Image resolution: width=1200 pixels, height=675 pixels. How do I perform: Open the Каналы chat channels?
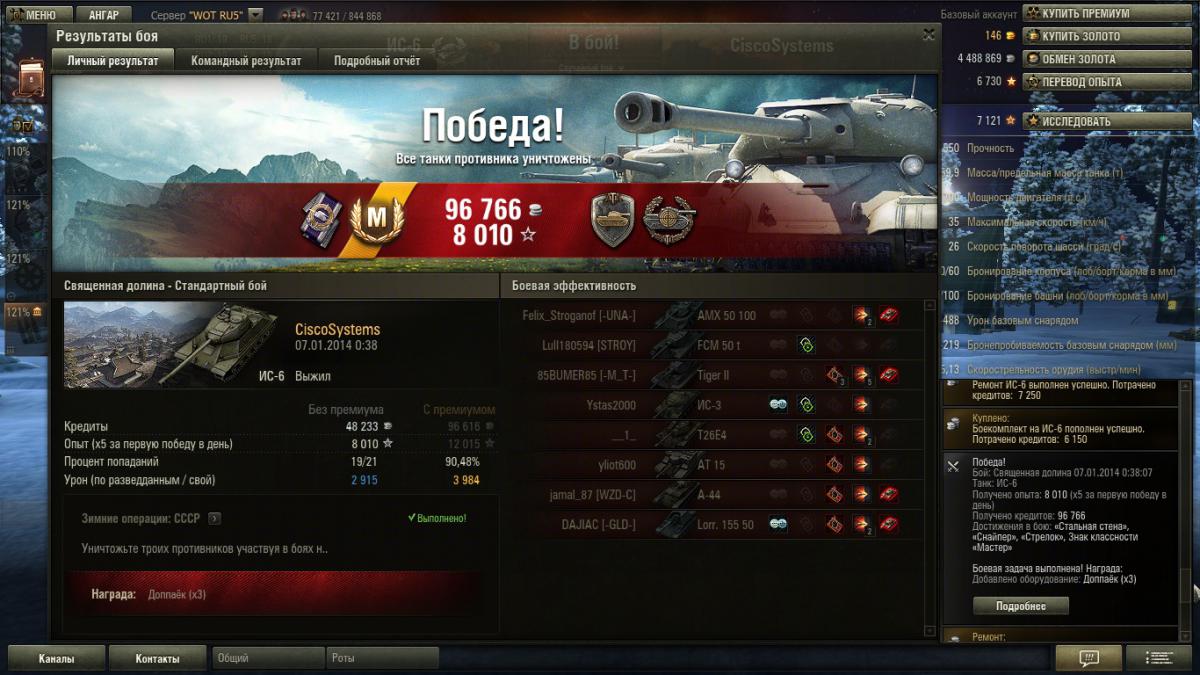coord(56,659)
